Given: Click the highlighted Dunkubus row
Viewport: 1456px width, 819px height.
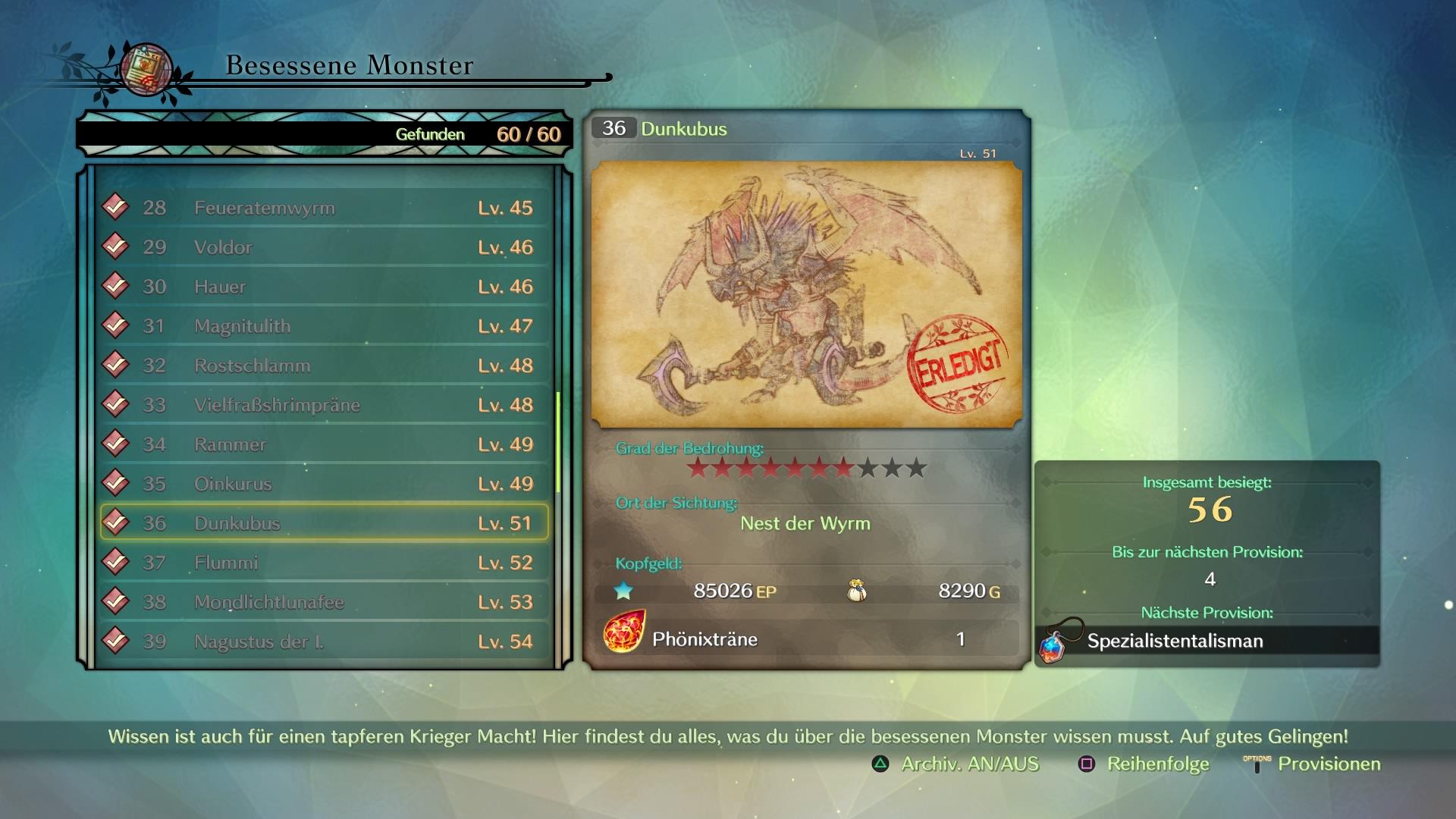Looking at the screenshot, I should click(x=325, y=523).
